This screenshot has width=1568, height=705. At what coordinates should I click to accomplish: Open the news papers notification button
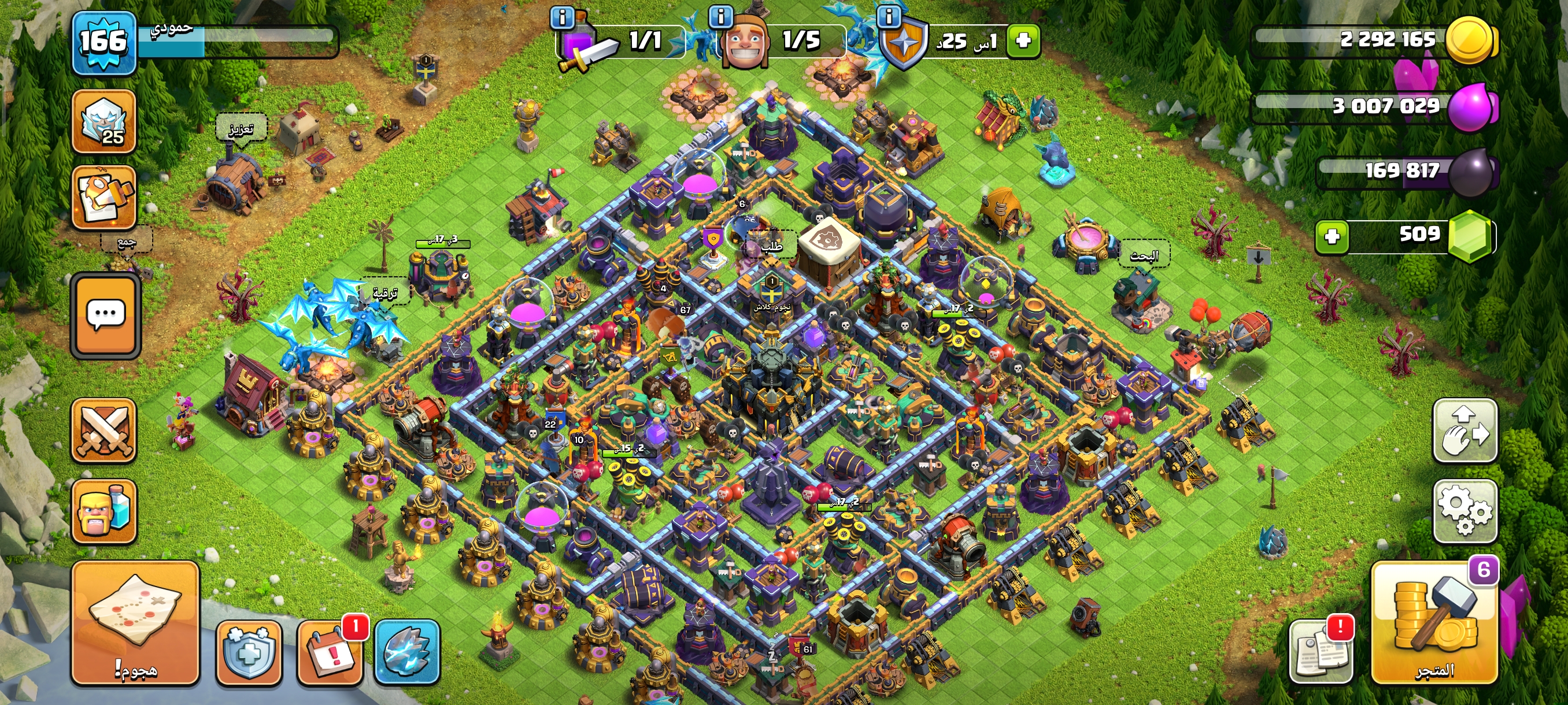click(x=1321, y=652)
